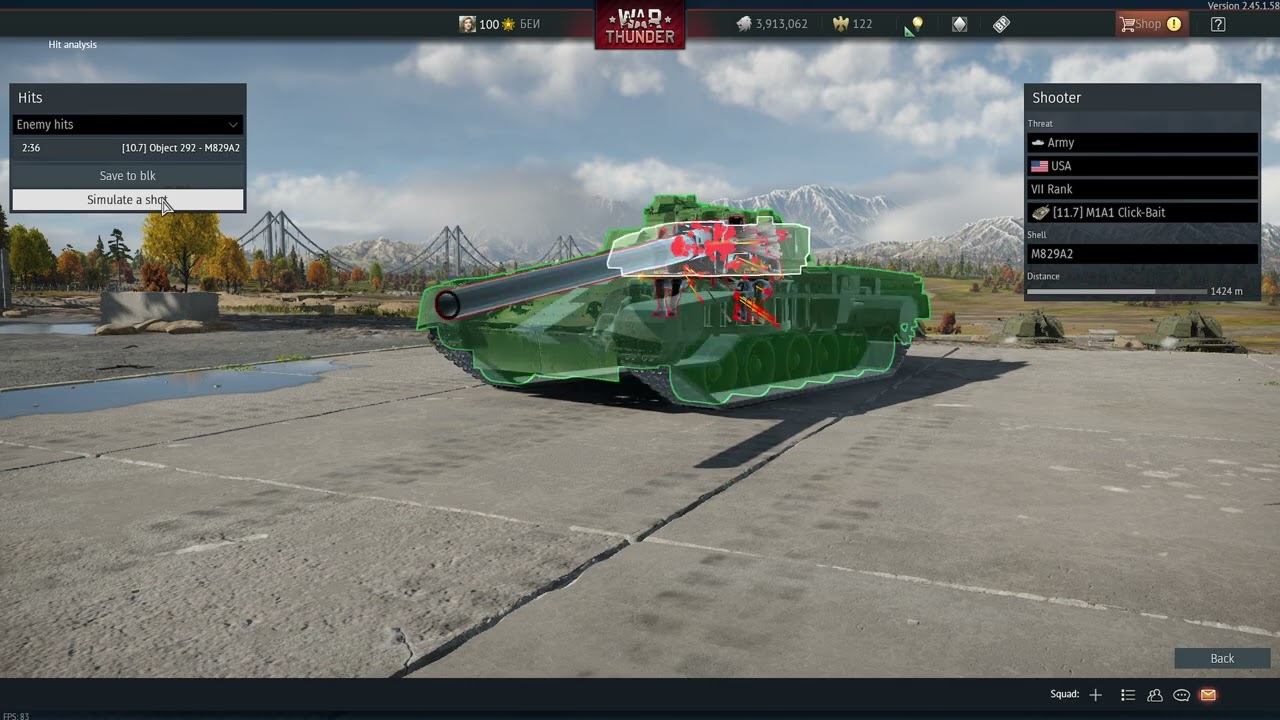Select the M829A2 shell field
The width and height of the screenshot is (1280, 720).
pos(1141,254)
